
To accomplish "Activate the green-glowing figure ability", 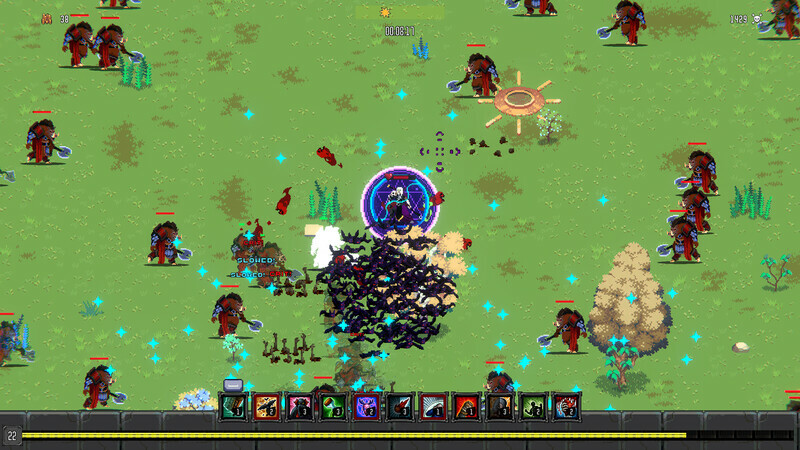I will [533, 405].
